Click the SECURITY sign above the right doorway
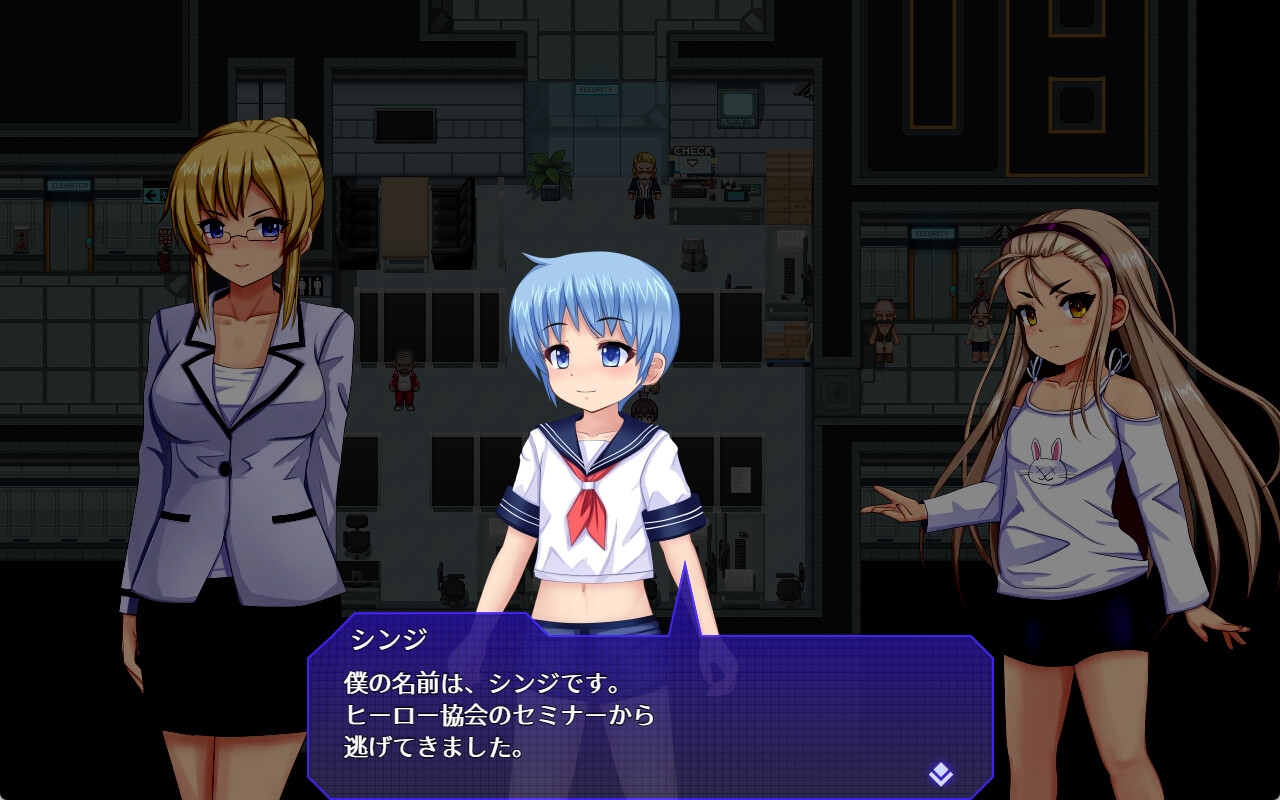 [933, 233]
